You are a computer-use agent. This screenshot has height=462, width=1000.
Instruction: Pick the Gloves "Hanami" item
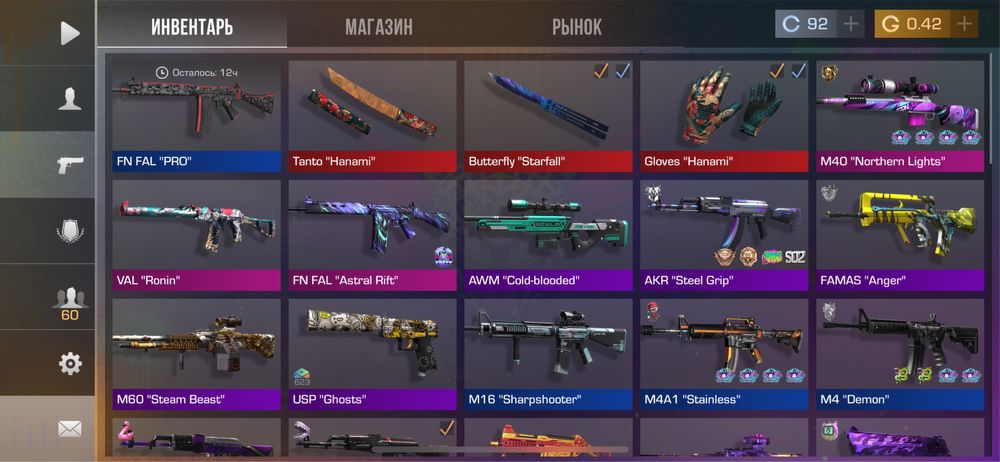(x=724, y=115)
